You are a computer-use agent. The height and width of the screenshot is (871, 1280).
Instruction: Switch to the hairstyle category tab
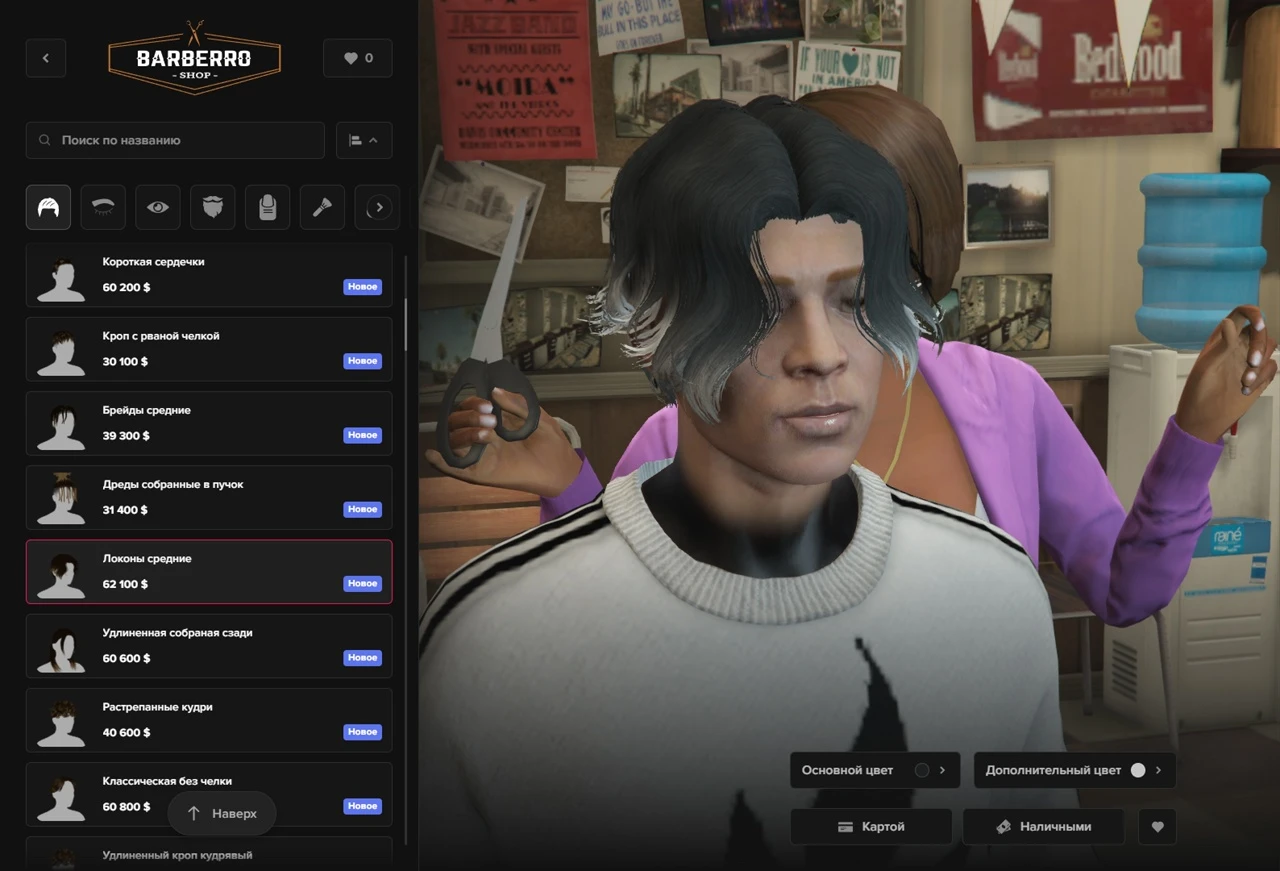[48, 208]
